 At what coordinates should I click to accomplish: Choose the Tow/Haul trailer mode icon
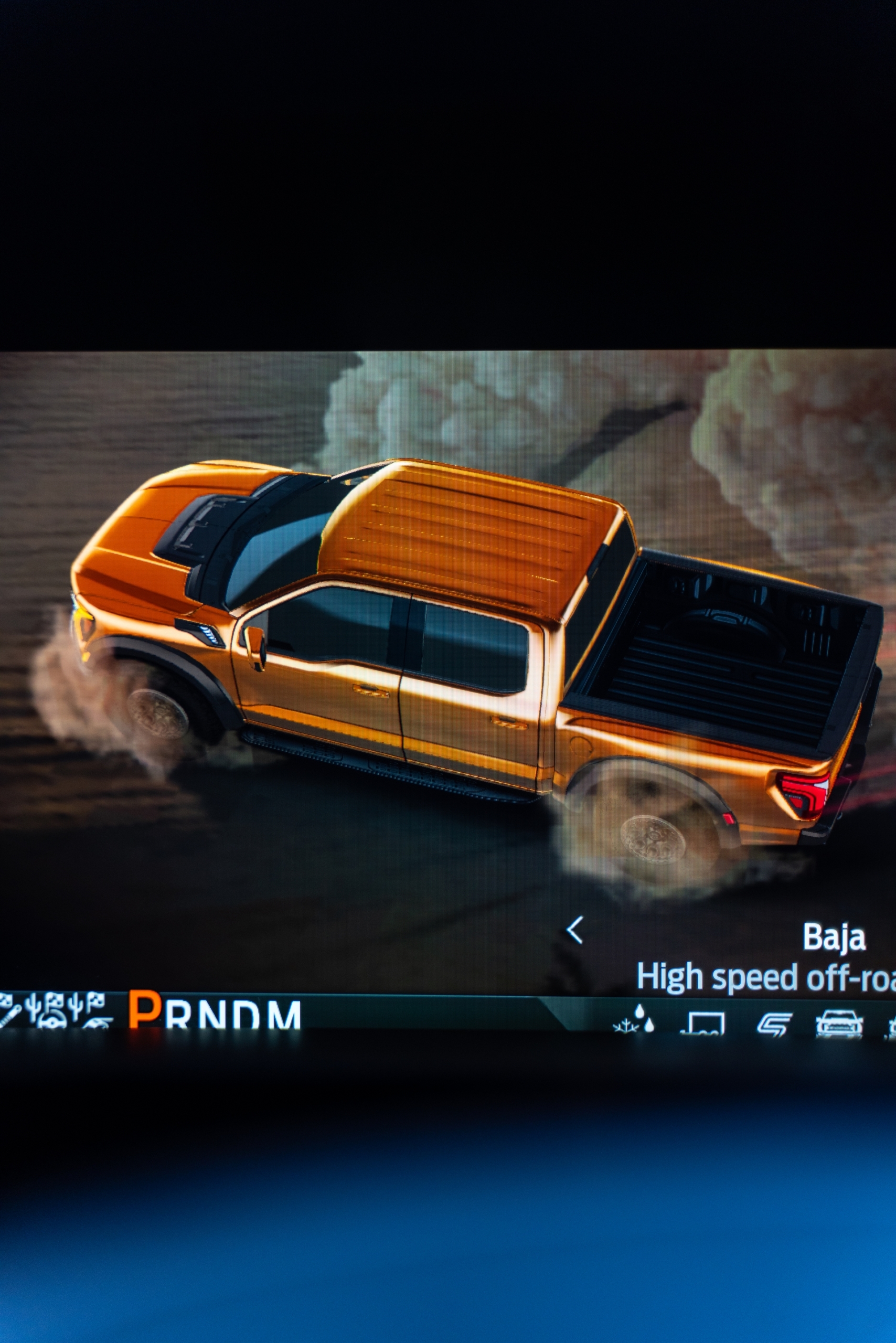click(x=704, y=1023)
